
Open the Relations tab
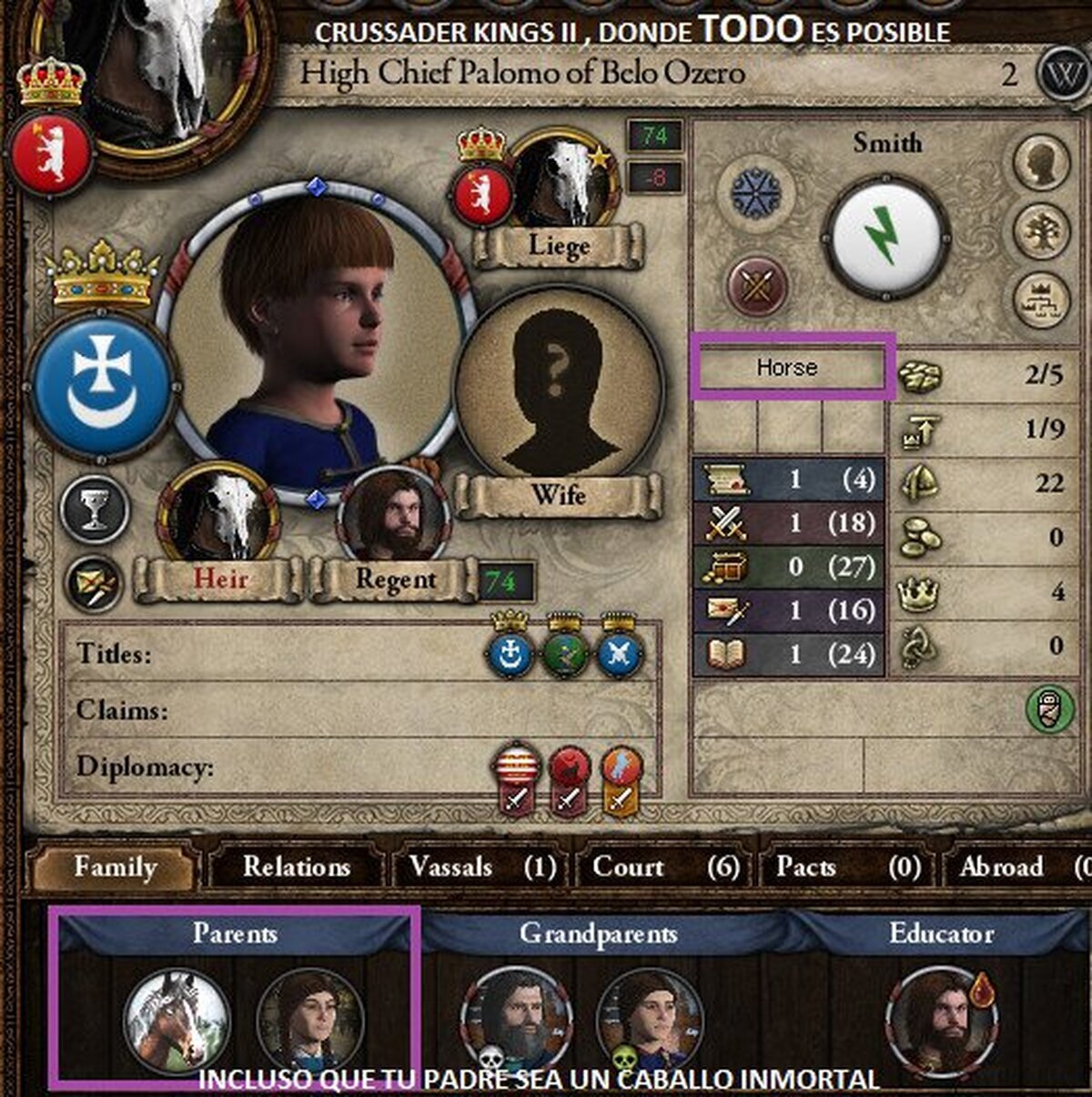(x=297, y=868)
